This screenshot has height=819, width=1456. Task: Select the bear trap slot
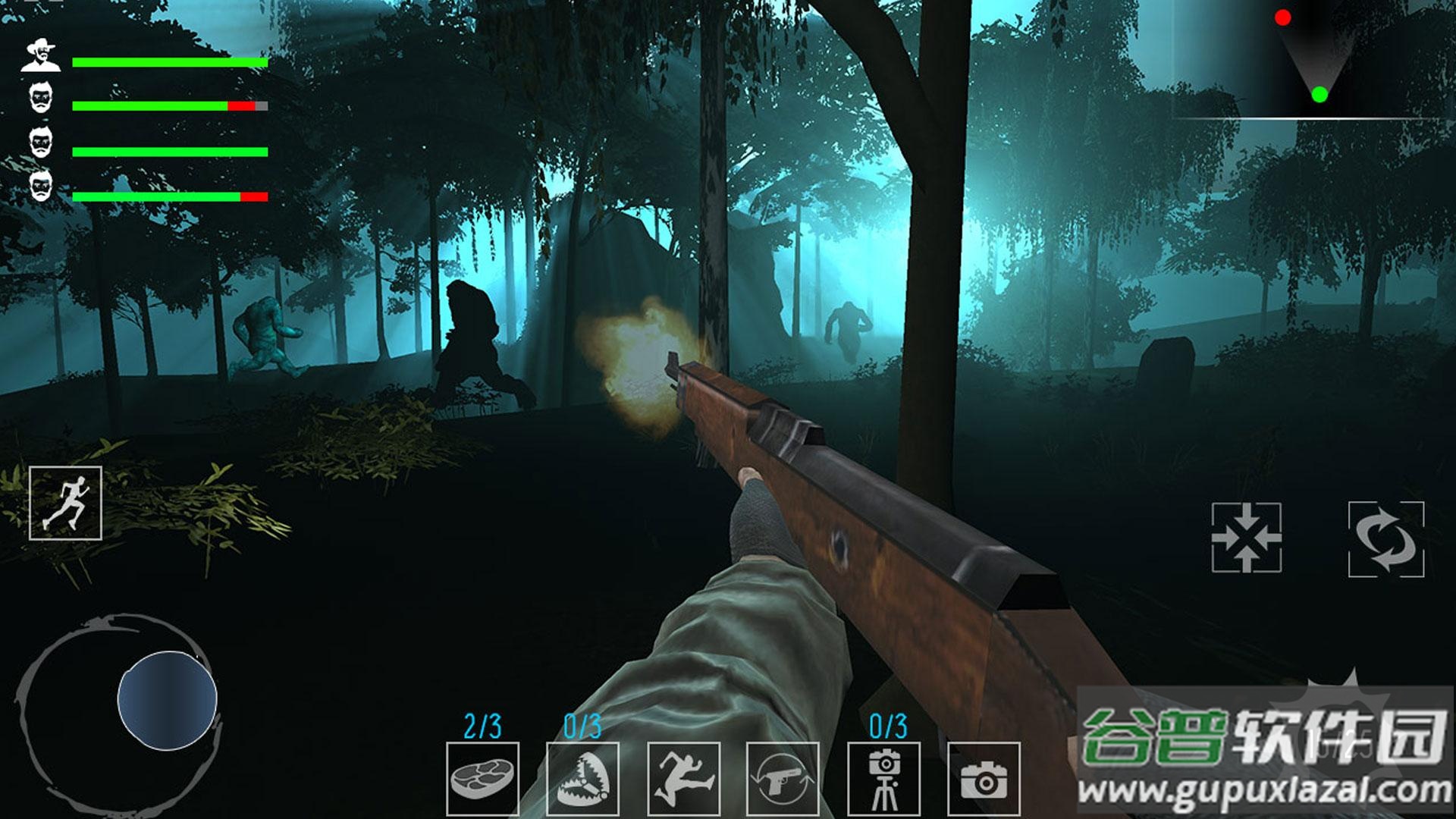pos(582,779)
